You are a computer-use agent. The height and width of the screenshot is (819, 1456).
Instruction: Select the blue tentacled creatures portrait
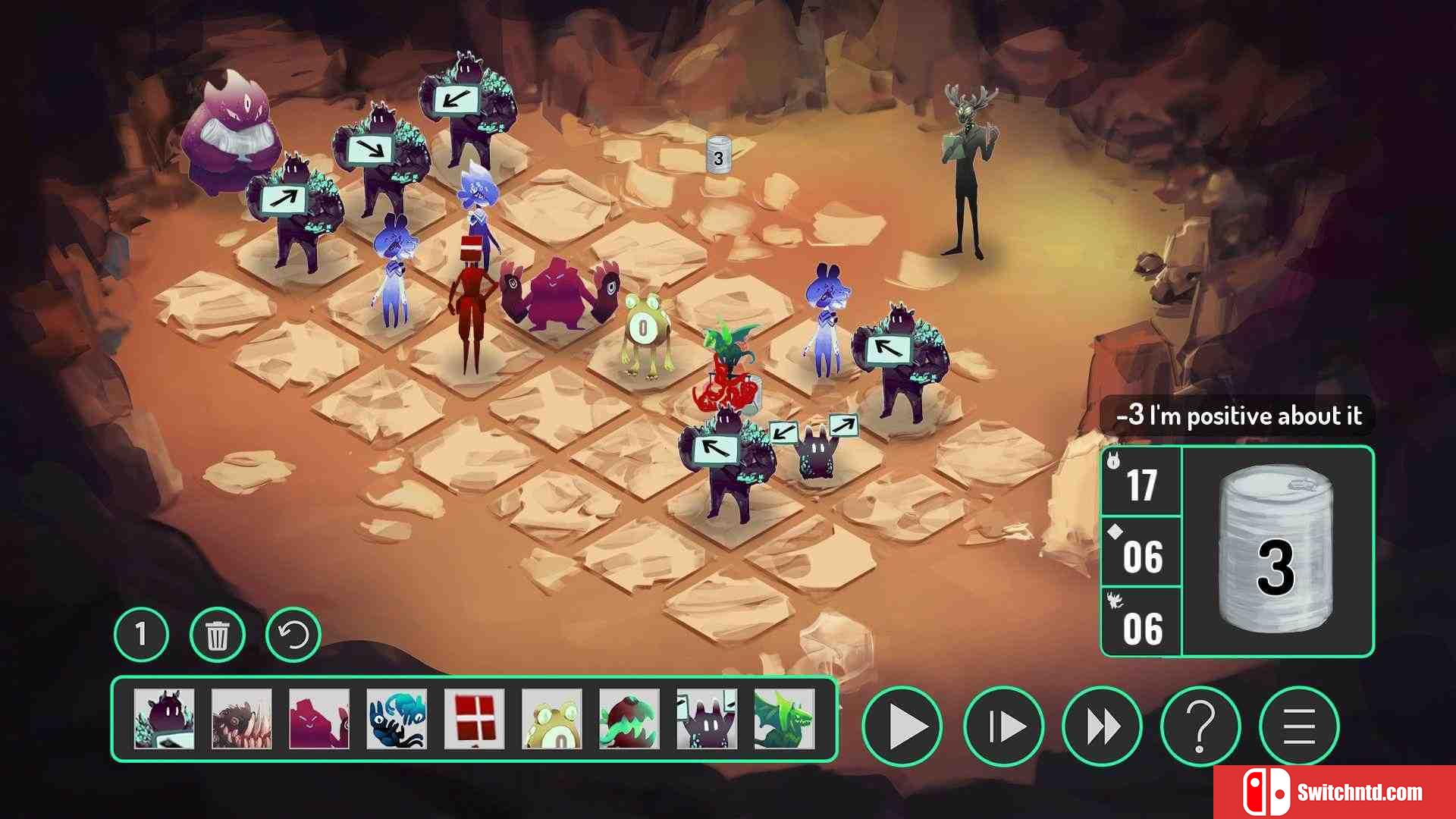tap(397, 719)
